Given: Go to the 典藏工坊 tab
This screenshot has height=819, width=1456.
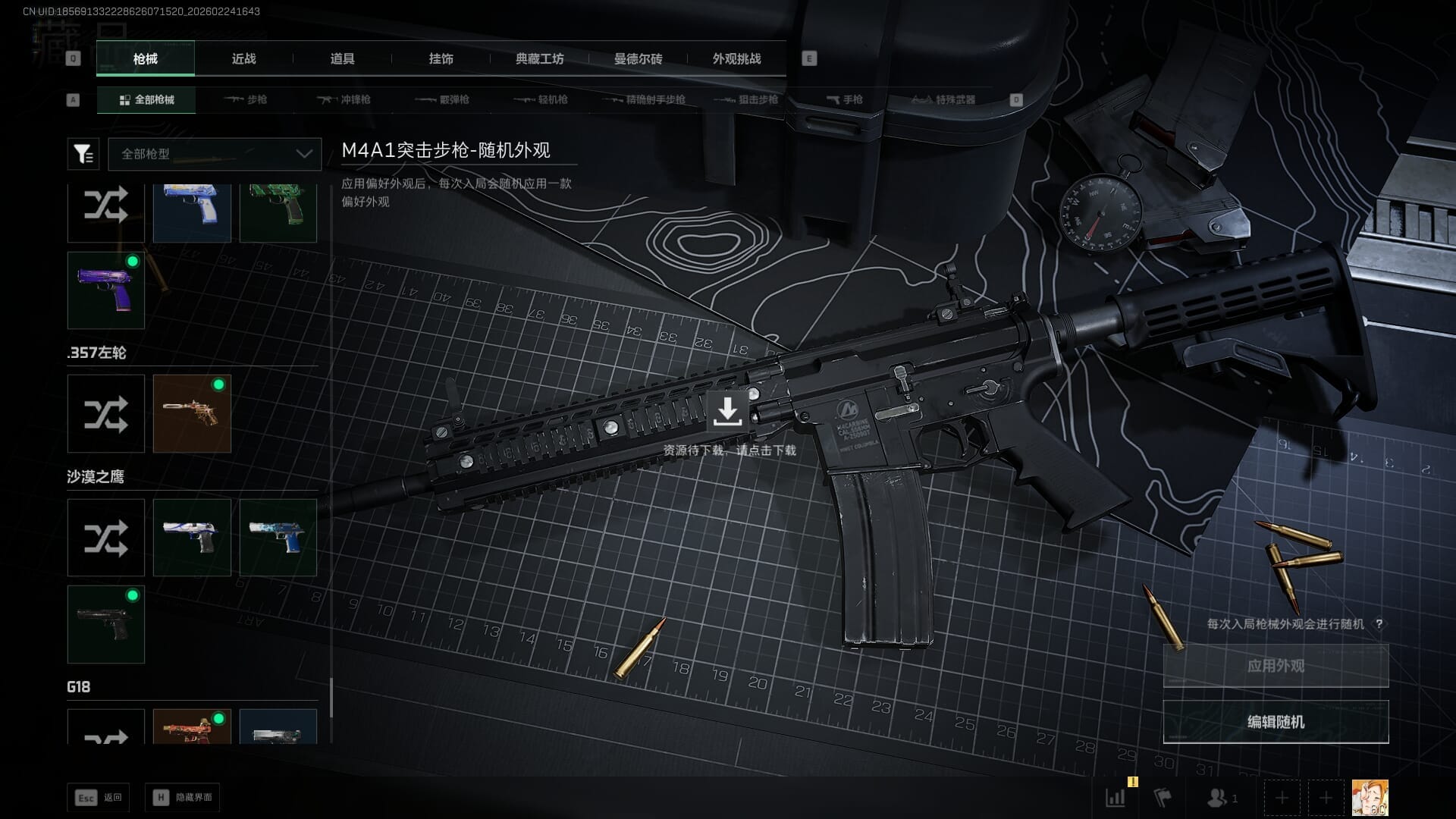Looking at the screenshot, I should pos(539,58).
